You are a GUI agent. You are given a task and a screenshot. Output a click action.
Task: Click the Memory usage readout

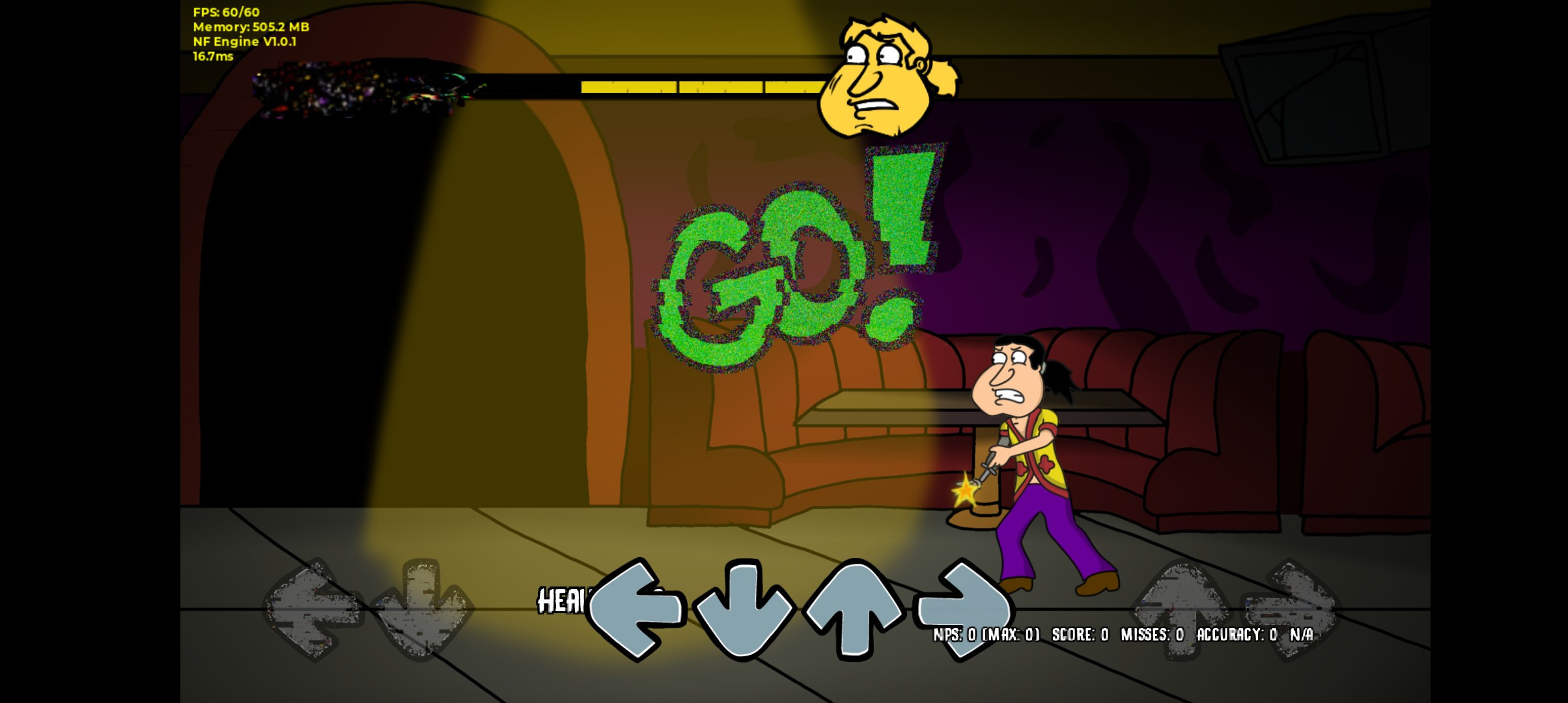(x=250, y=27)
